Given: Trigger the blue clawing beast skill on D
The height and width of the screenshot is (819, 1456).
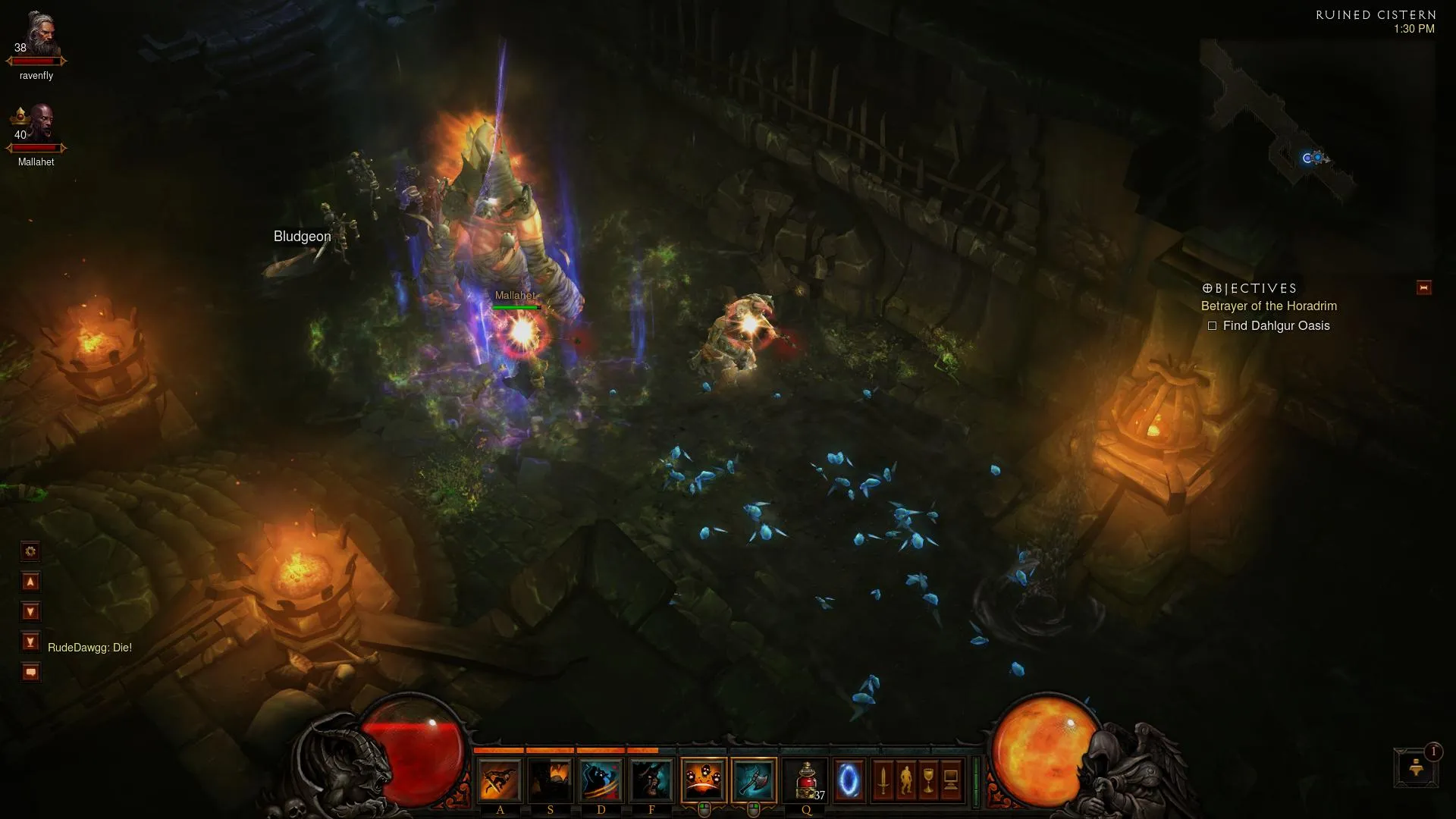Looking at the screenshot, I should 601,780.
